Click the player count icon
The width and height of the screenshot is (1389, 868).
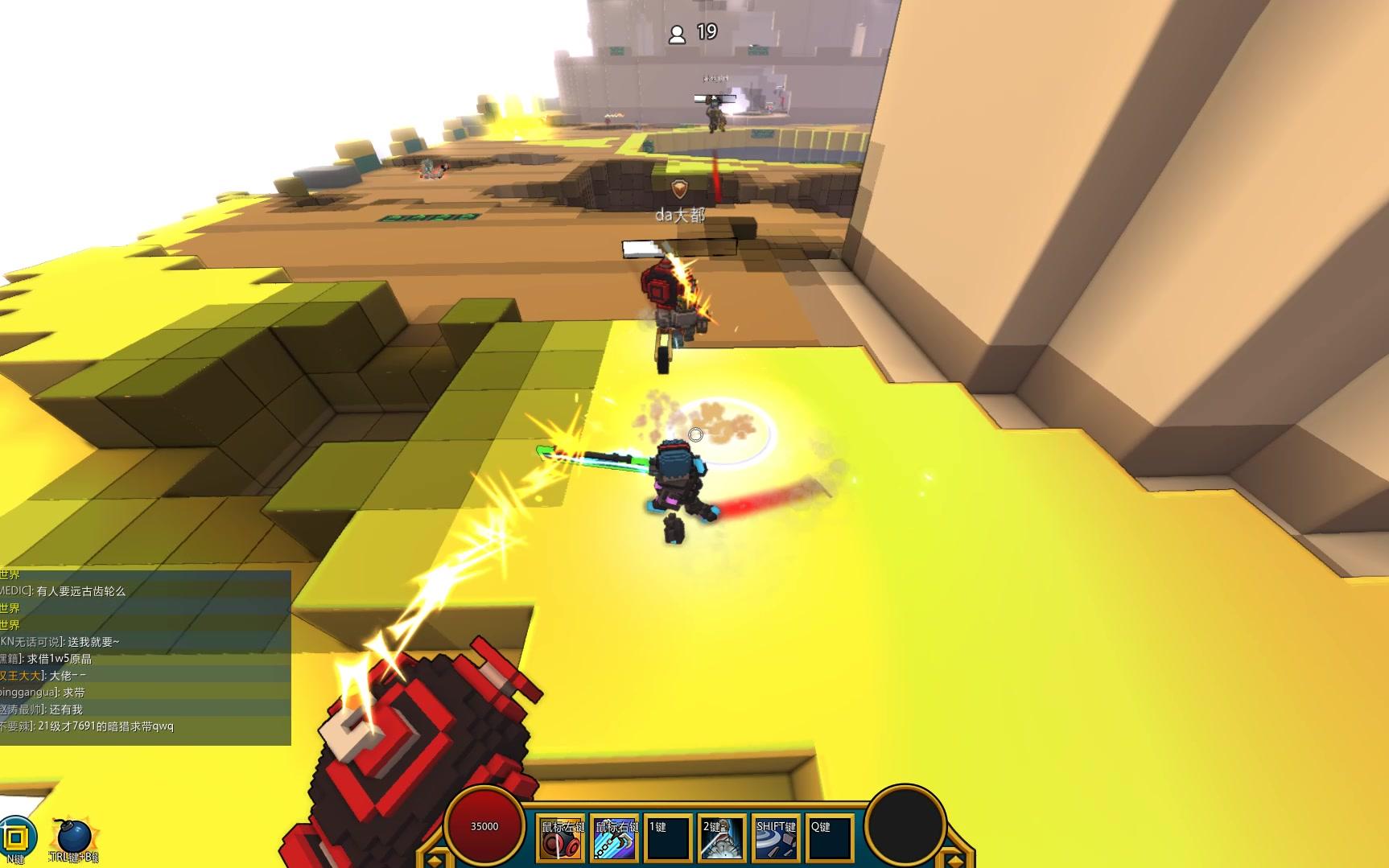(x=678, y=34)
